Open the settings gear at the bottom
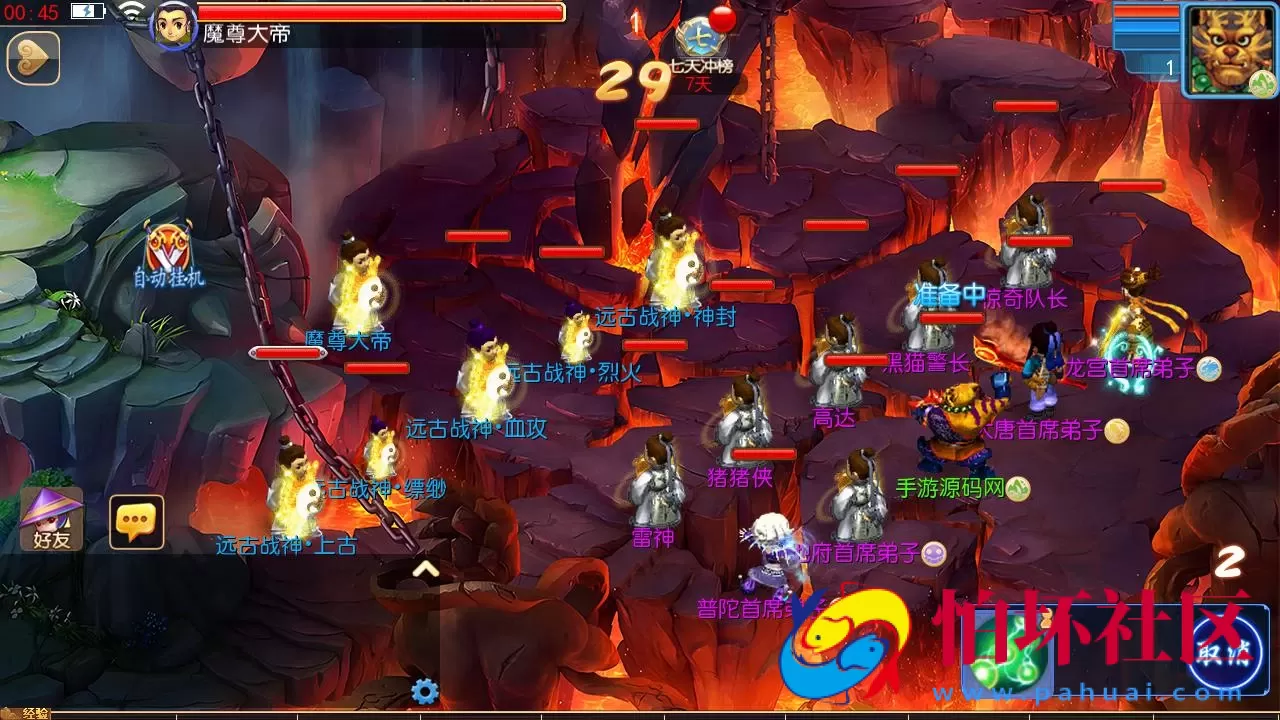 click(x=424, y=688)
